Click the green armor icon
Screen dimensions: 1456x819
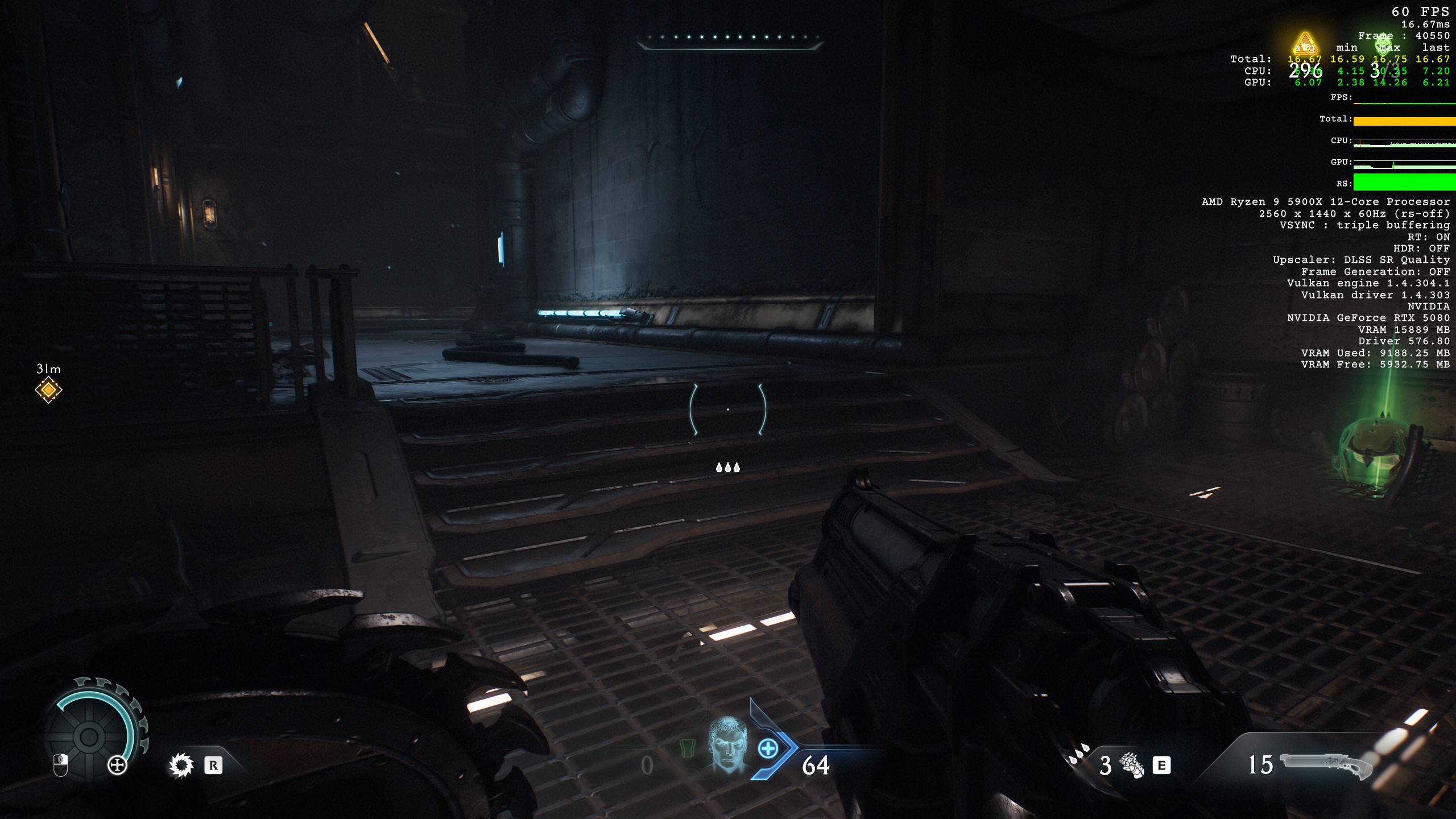tap(688, 747)
